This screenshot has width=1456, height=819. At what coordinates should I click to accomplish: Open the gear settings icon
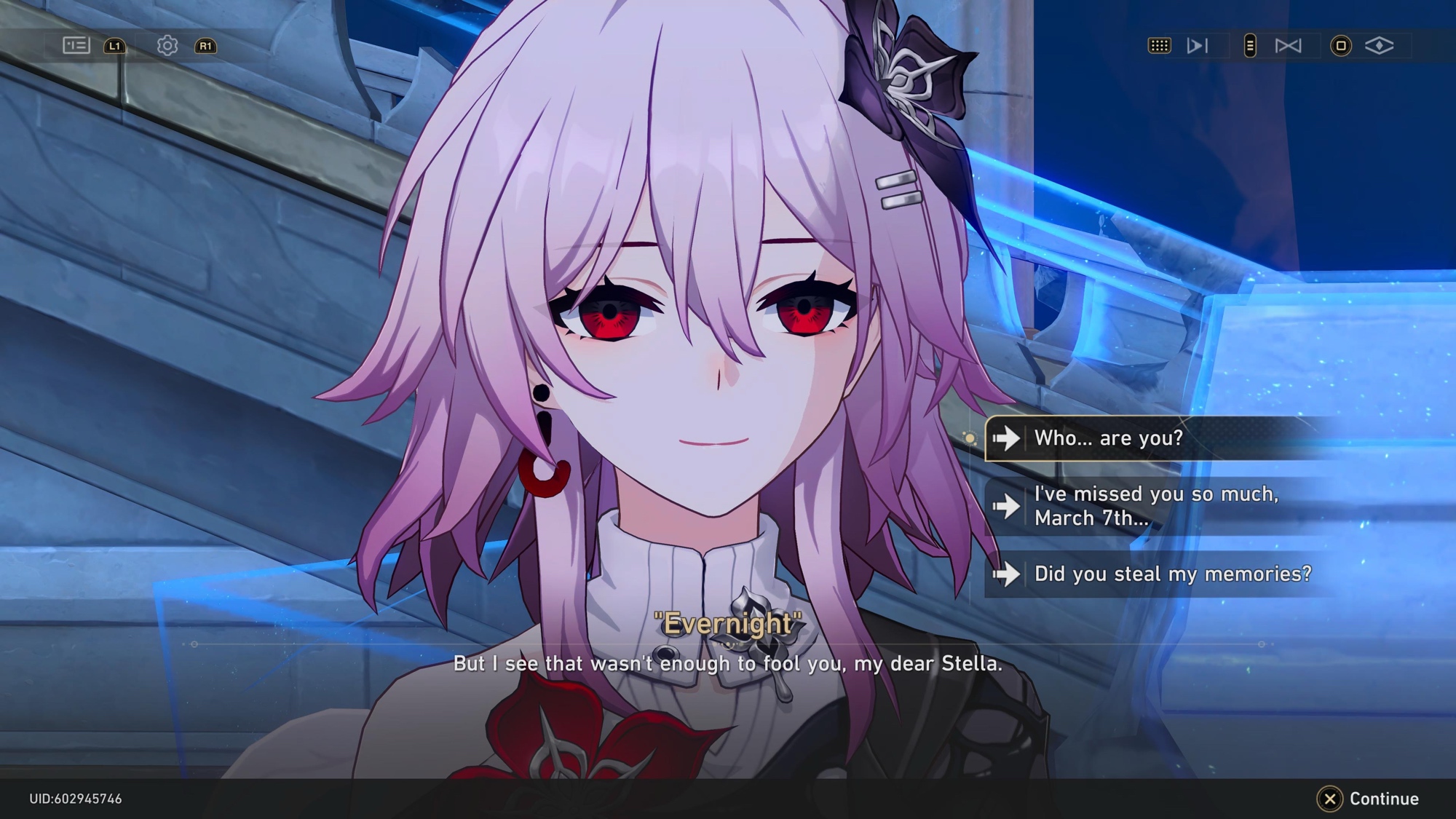pyautogui.click(x=167, y=46)
